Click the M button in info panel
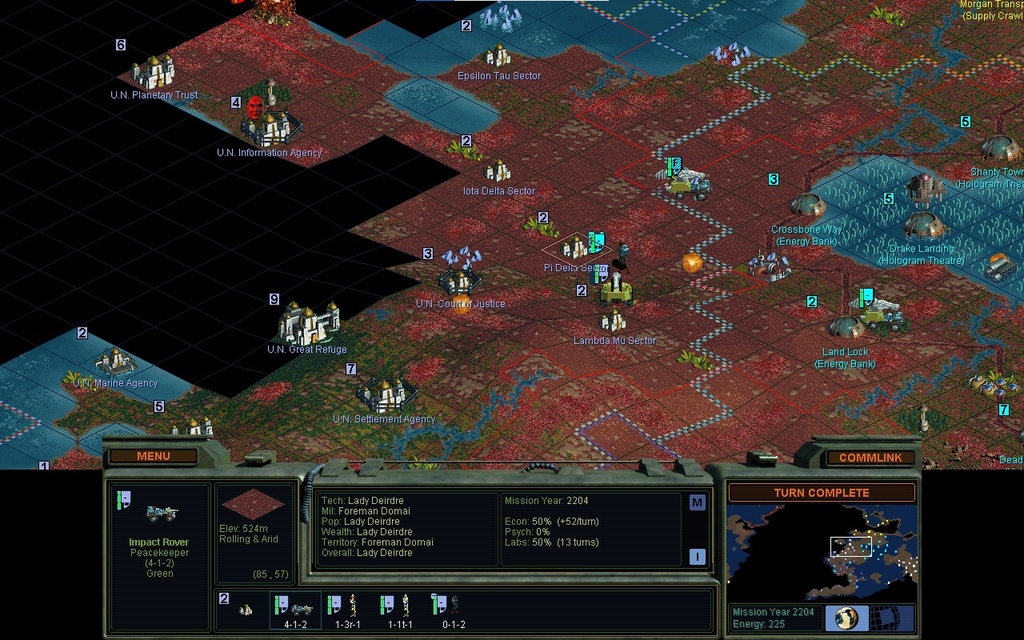Screen dimensions: 1024x640 [x=697, y=502]
